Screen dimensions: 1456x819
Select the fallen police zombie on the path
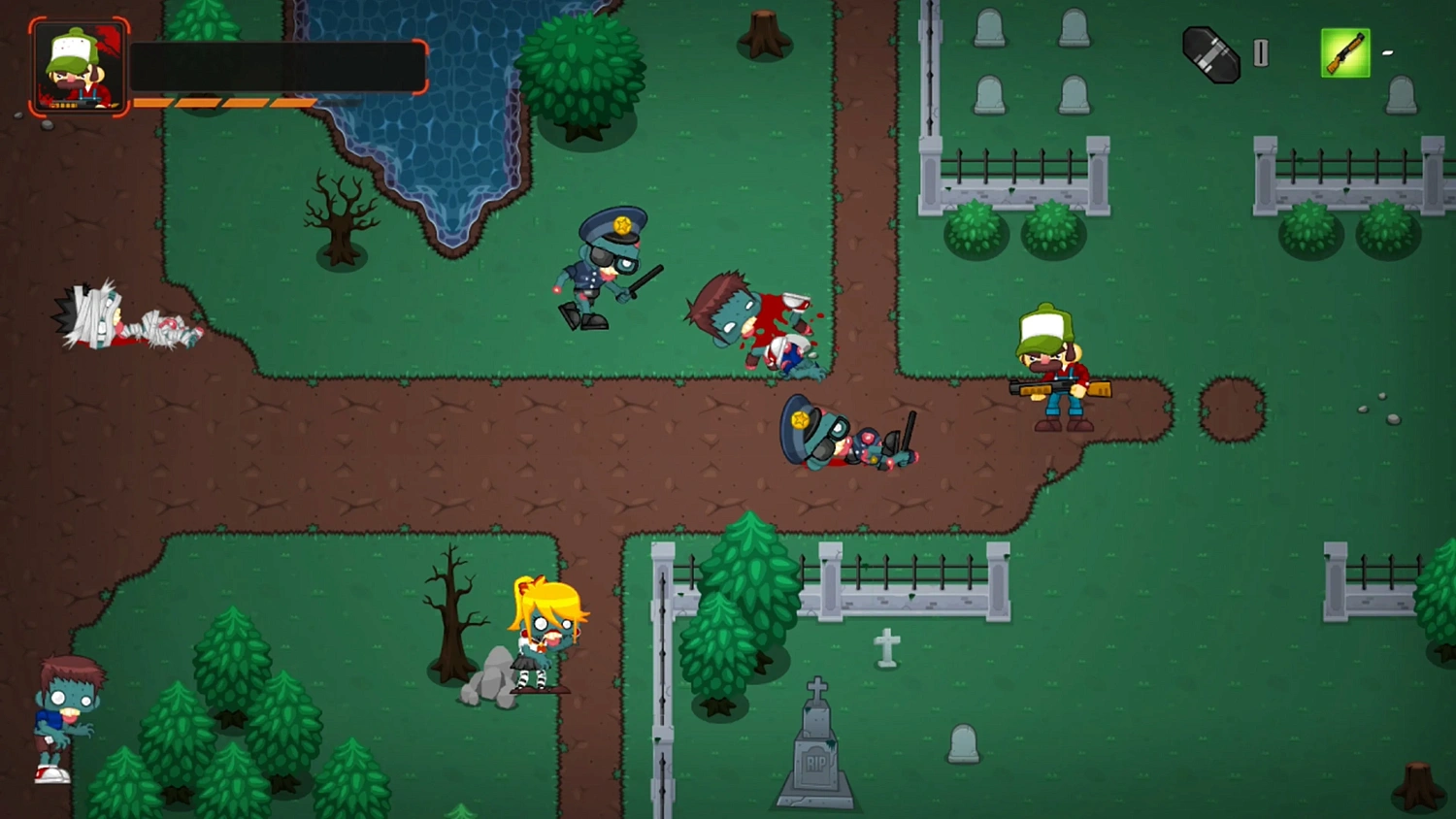[x=844, y=437]
